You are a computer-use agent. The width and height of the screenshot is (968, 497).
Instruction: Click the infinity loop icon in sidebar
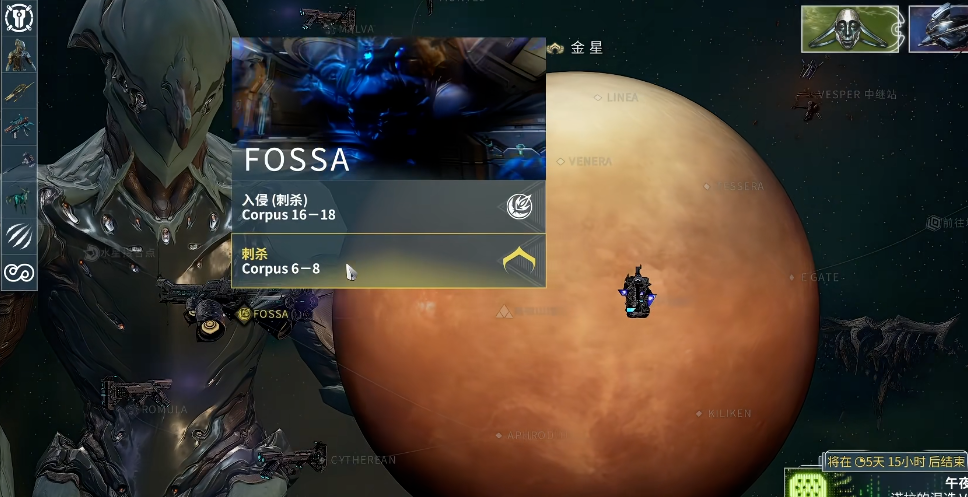(x=19, y=272)
